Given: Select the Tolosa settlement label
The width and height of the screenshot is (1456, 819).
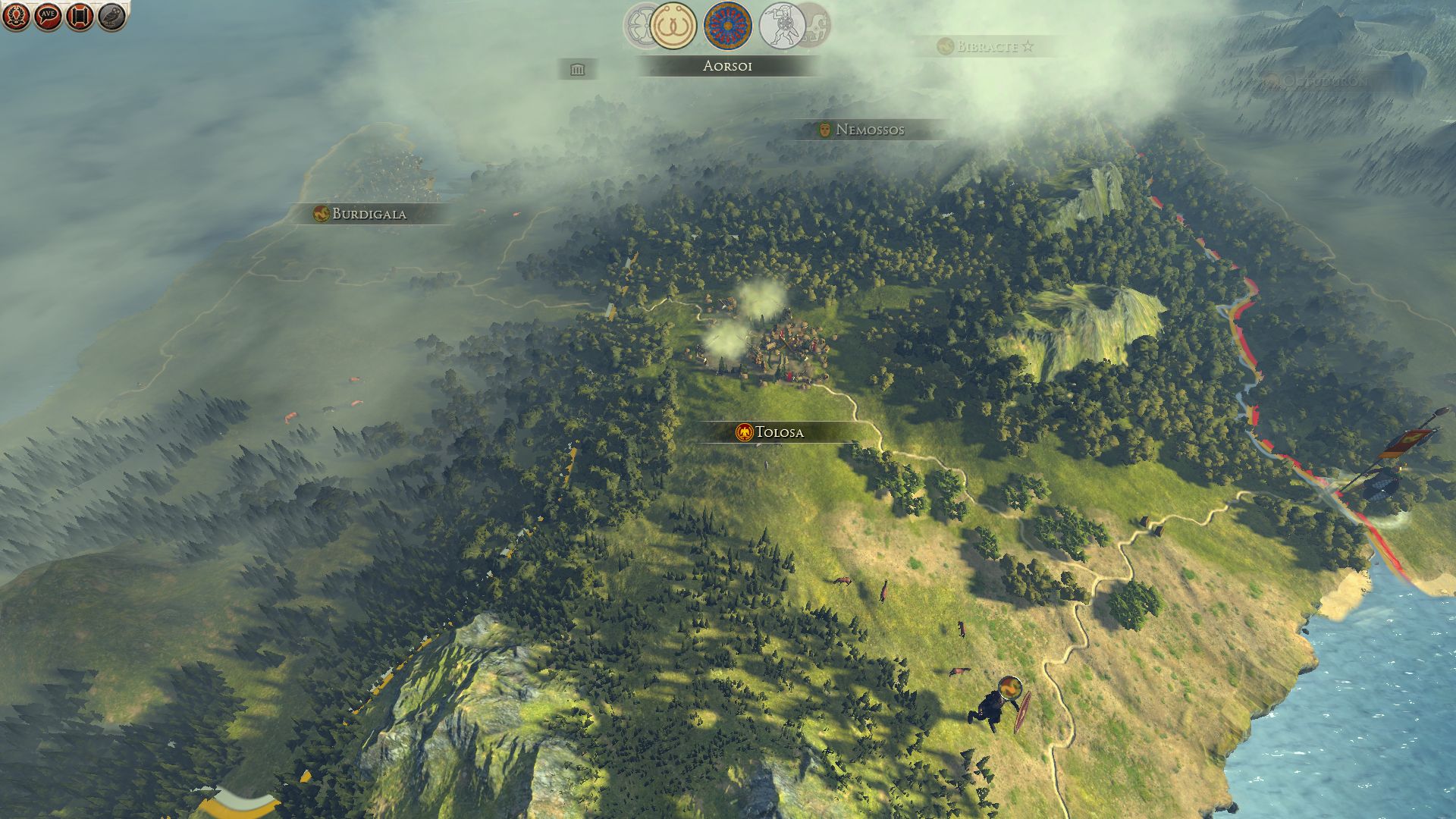Looking at the screenshot, I should pos(770,432).
